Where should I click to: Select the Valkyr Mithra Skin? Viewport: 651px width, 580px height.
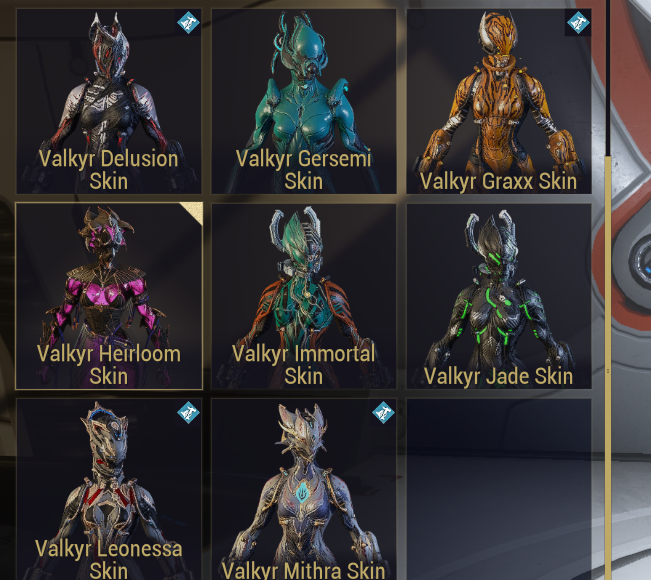coord(303,489)
